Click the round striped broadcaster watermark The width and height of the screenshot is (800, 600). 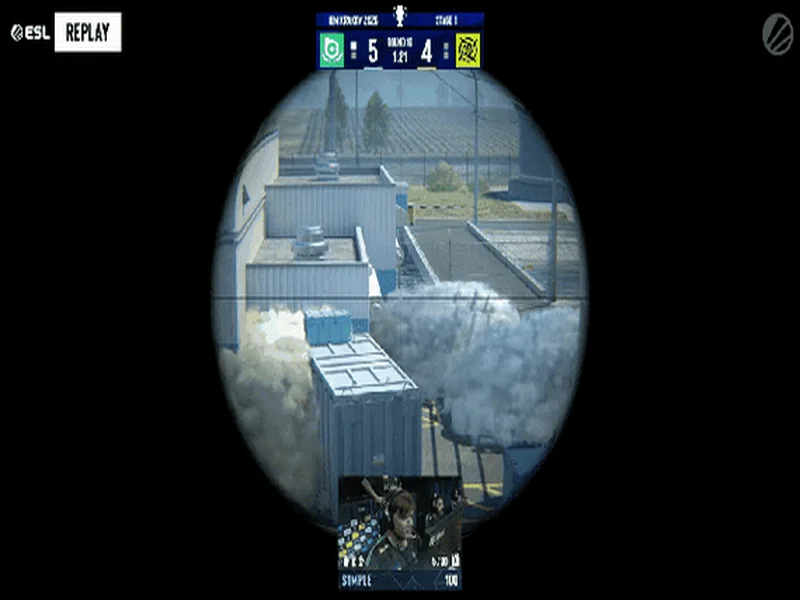[777, 34]
